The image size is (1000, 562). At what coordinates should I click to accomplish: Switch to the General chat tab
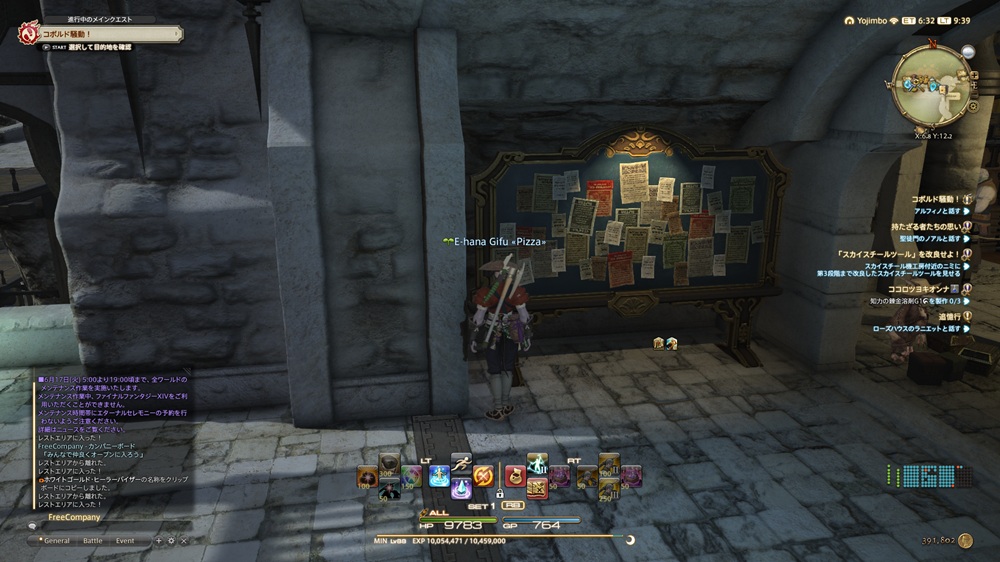(x=55, y=541)
